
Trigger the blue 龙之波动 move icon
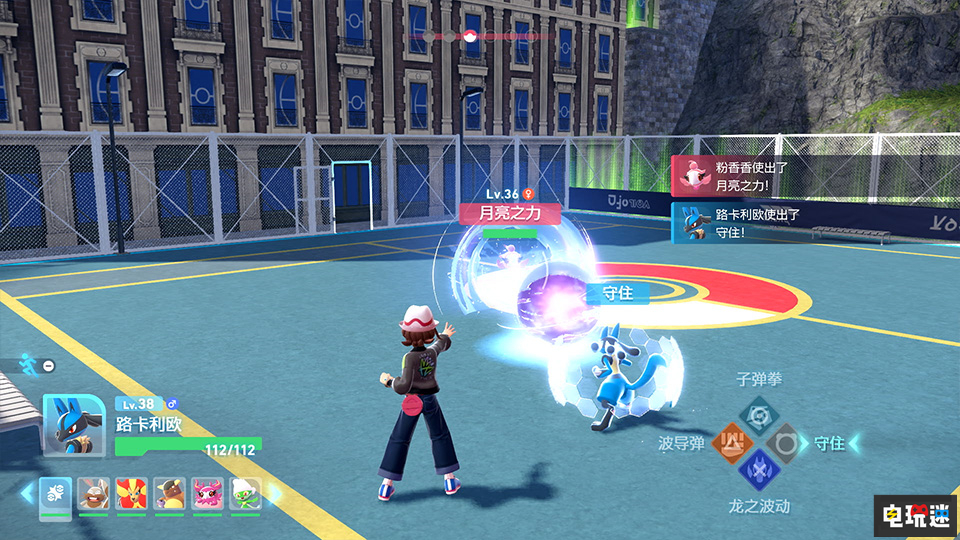point(758,468)
